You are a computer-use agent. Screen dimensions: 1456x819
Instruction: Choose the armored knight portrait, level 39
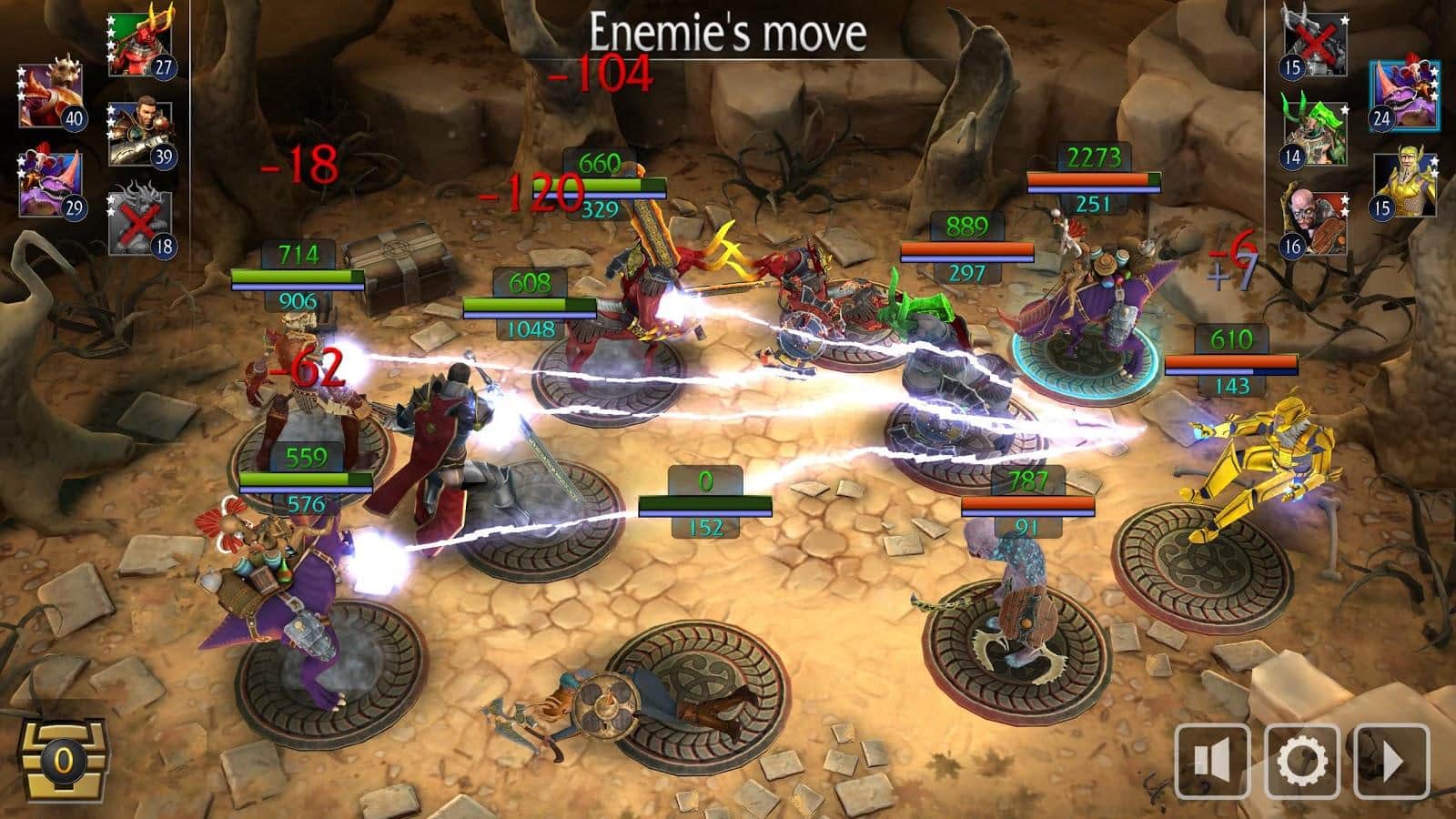click(x=140, y=135)
